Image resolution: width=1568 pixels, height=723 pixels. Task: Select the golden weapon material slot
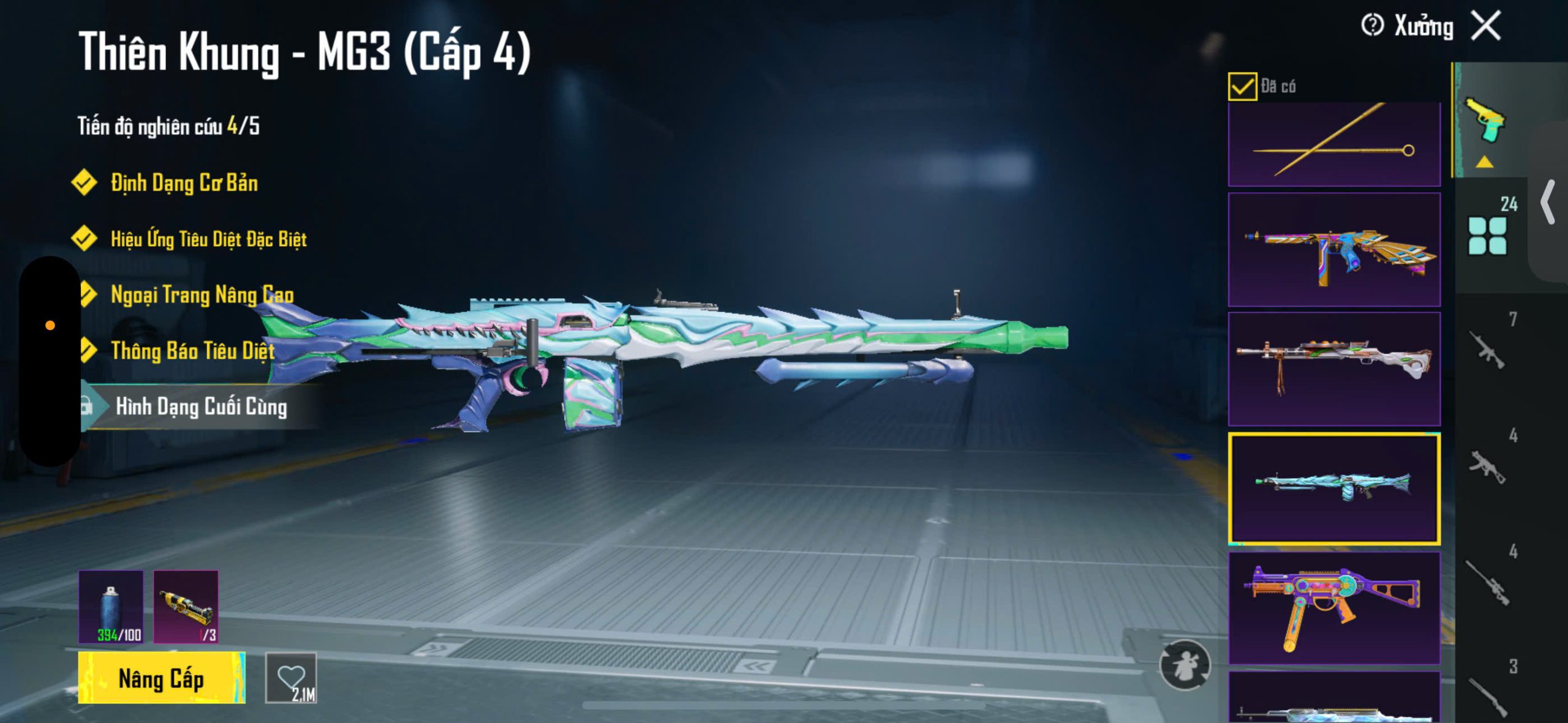[x=186, y=606]
